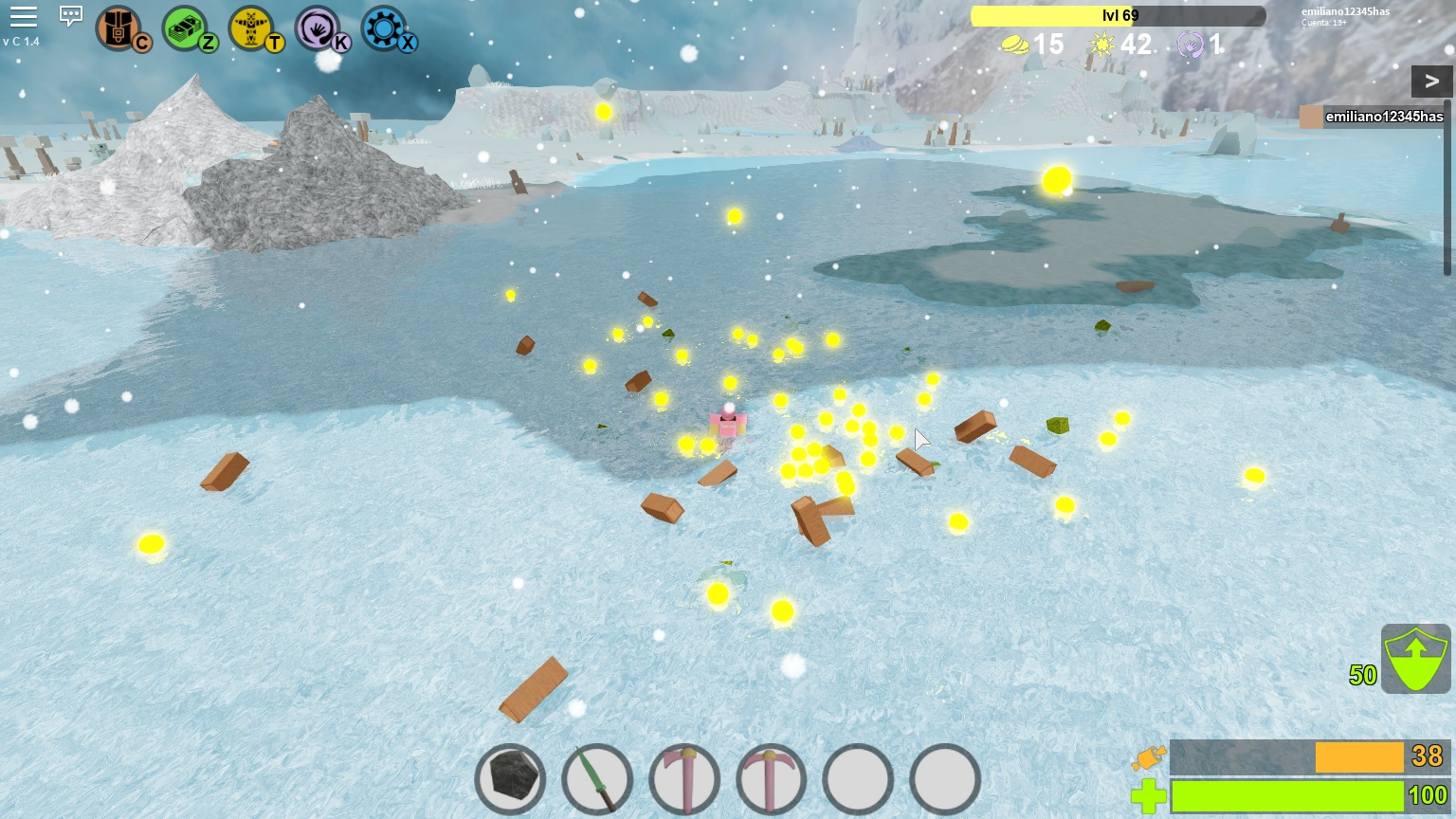Select the stone in the first hotbar slot
This screenshot has width=1456, height=819.
[510, 778]
